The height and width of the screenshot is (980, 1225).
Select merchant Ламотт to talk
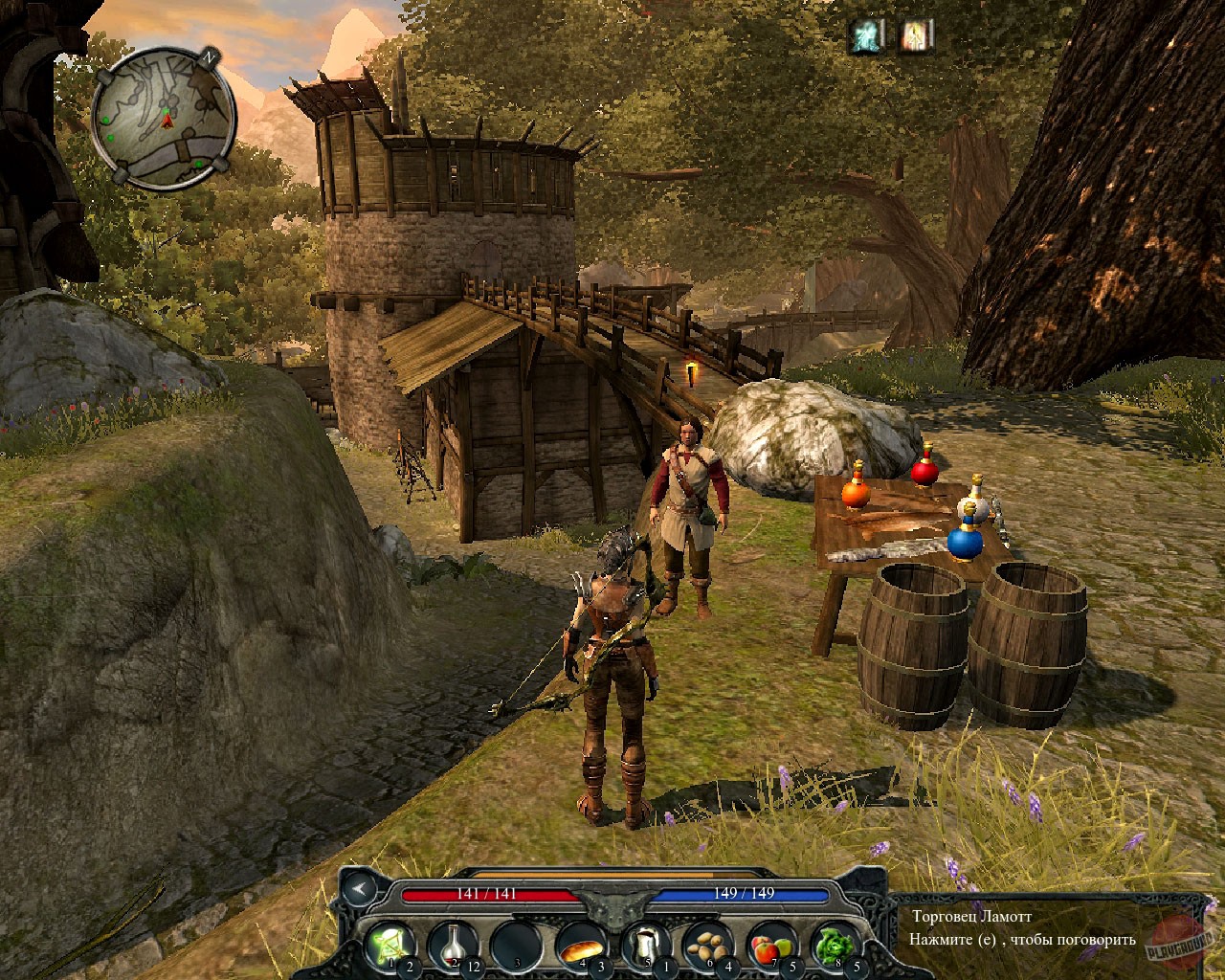(689, 498)
